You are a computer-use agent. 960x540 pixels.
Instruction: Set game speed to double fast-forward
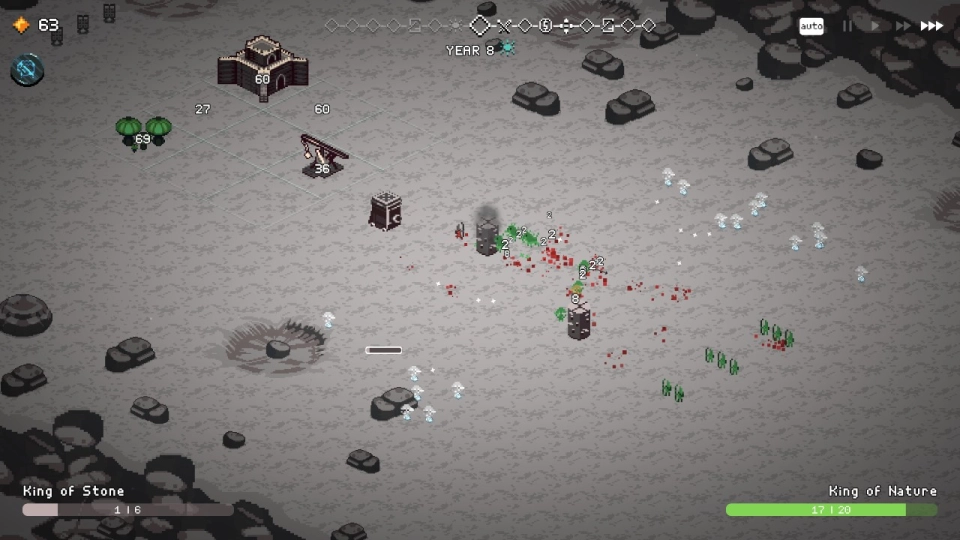coord(902,26)
